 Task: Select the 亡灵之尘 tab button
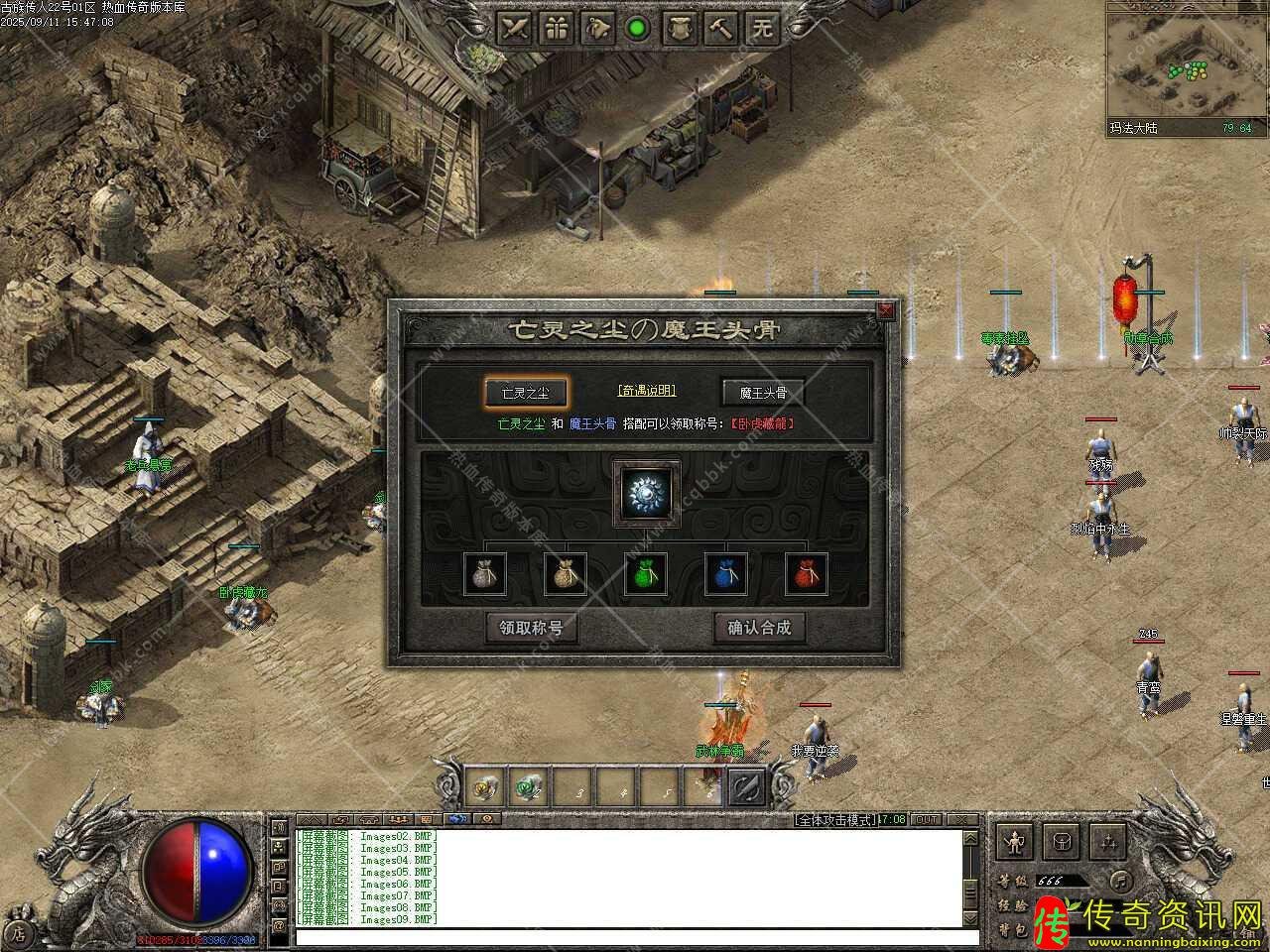[526, 393]
